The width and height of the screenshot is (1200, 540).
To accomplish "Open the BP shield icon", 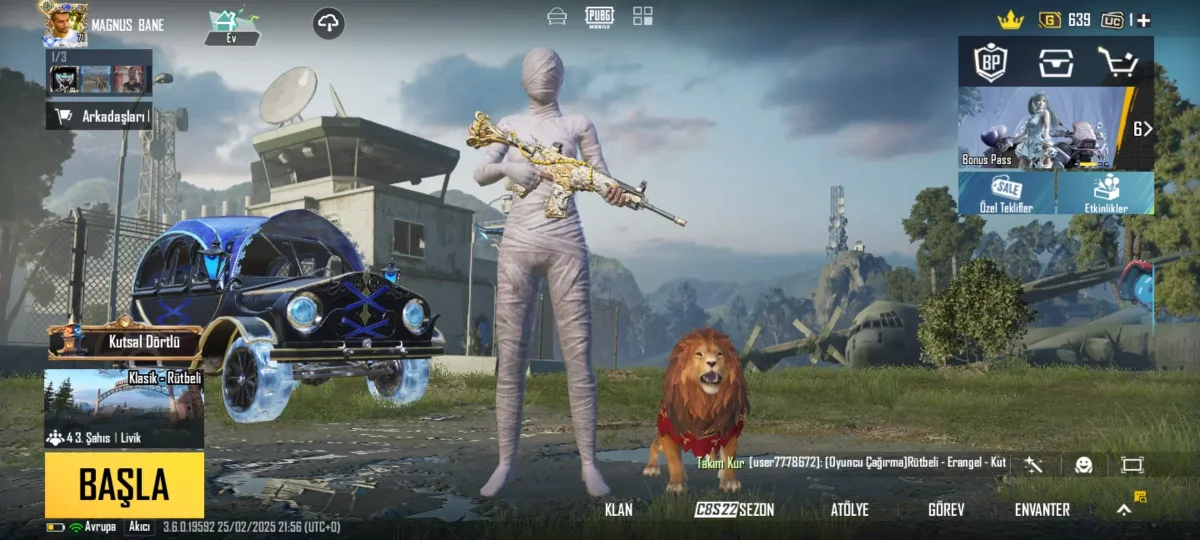I will point(991,62).
